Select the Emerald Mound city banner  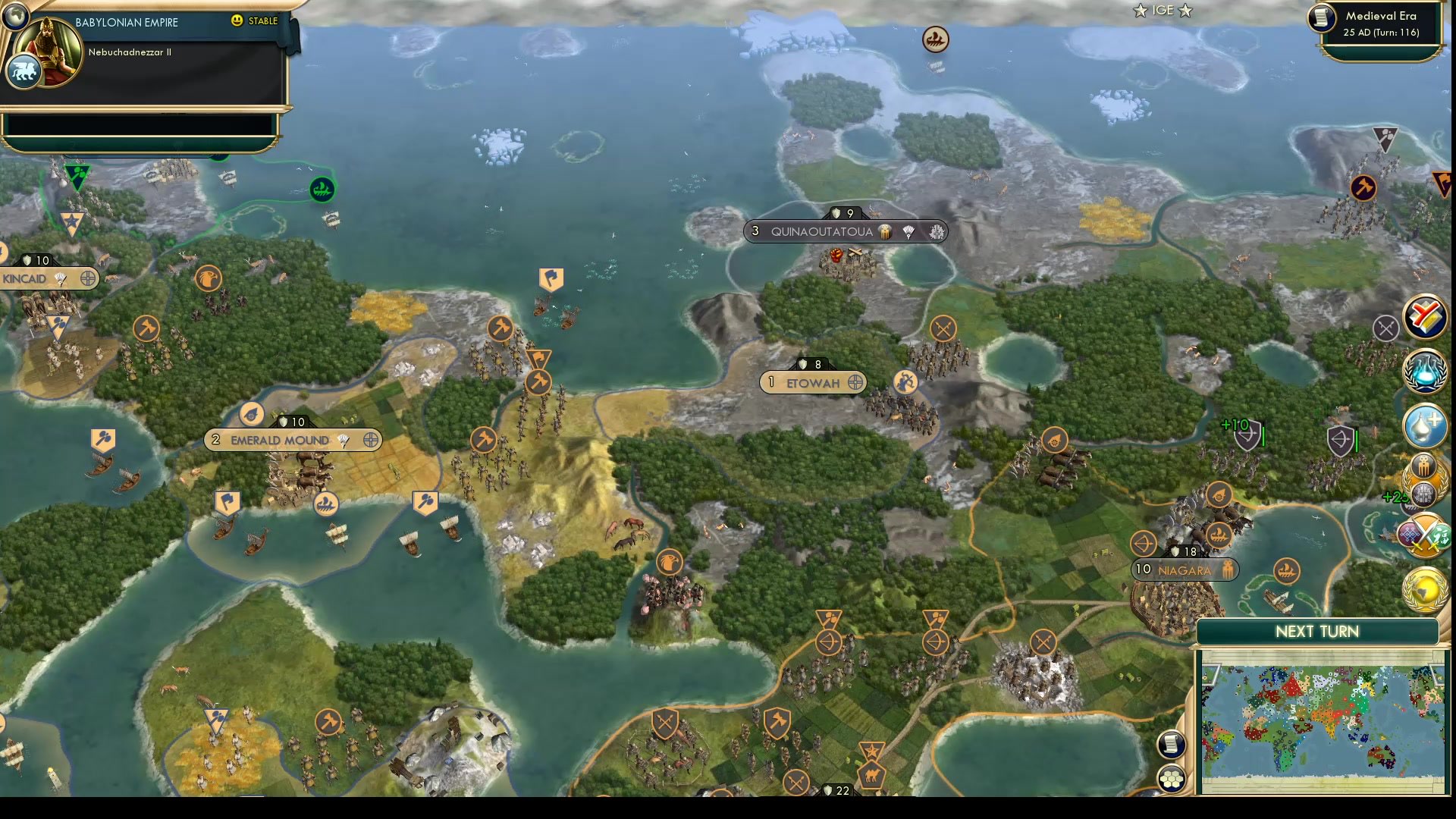pos(292,440)
